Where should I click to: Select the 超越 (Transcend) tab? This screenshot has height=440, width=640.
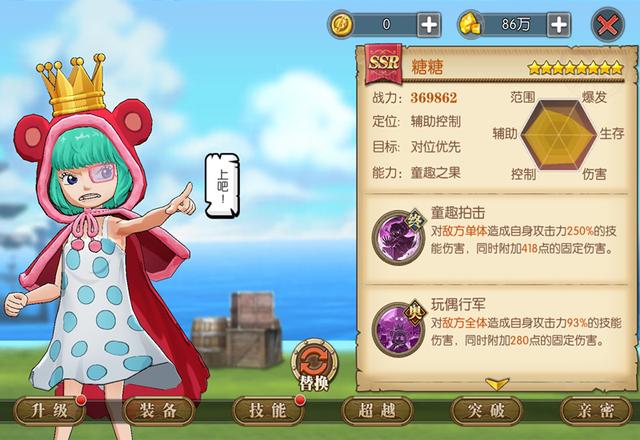pyautogui.click(x=377, y=411)
